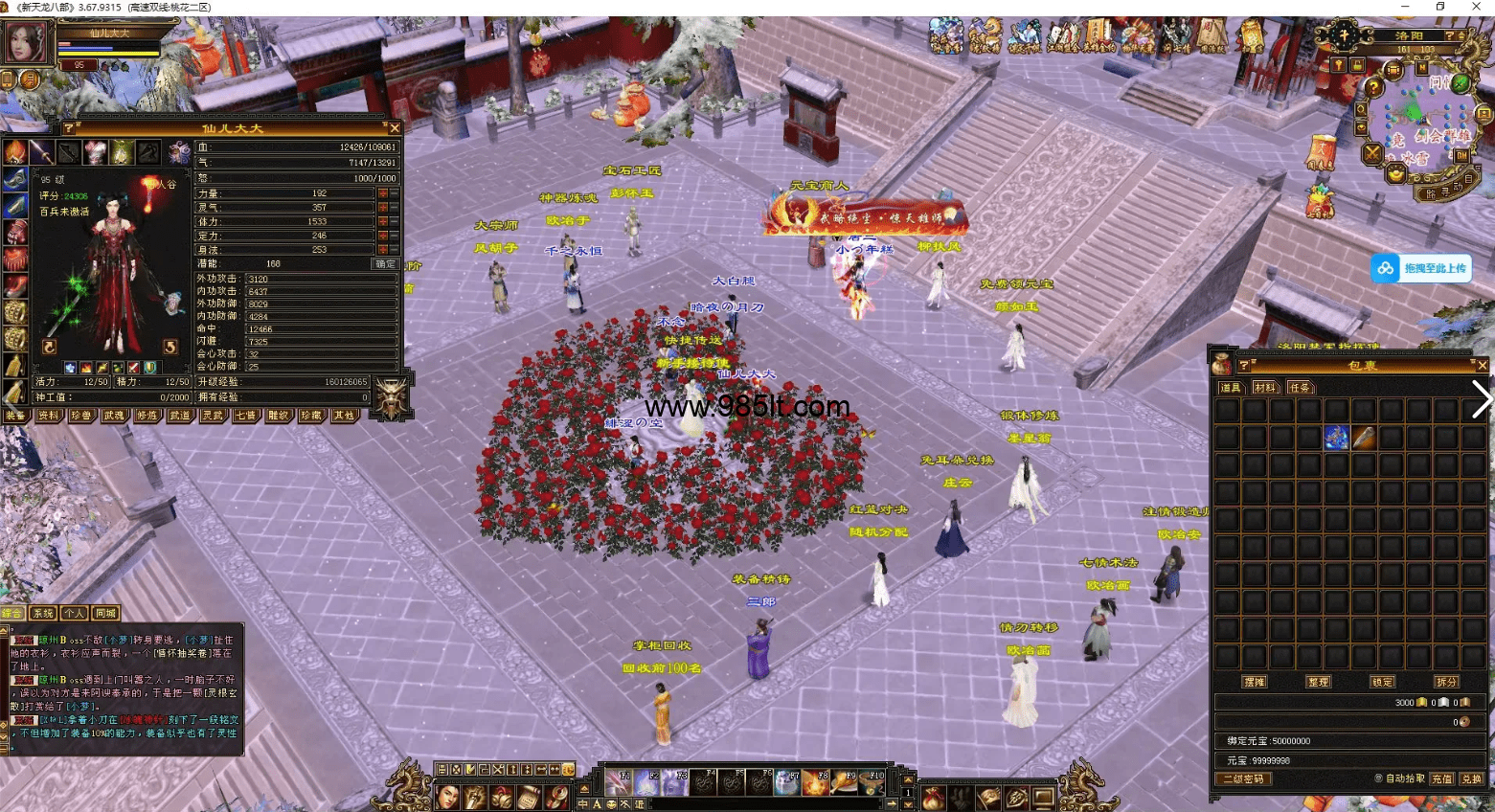1495x812 pixels.
Task: Close the 包裹 inventory window
Action: pyautogui.click(x=1482, y=366)
